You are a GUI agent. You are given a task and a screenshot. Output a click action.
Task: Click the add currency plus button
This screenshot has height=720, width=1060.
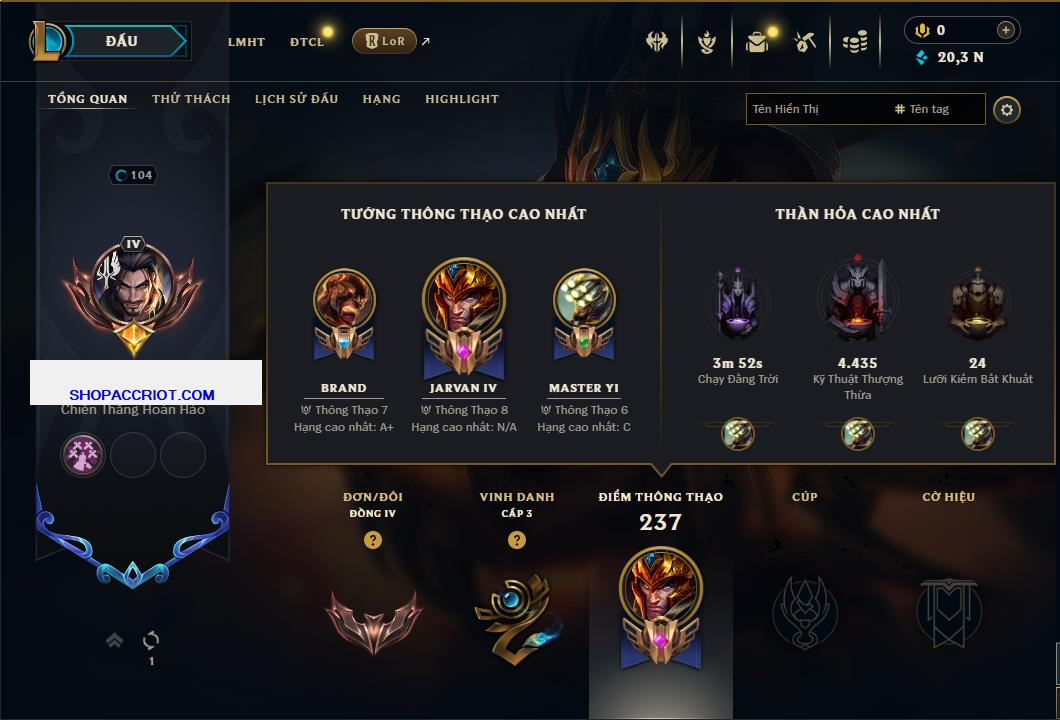[x=1006, y=30]
